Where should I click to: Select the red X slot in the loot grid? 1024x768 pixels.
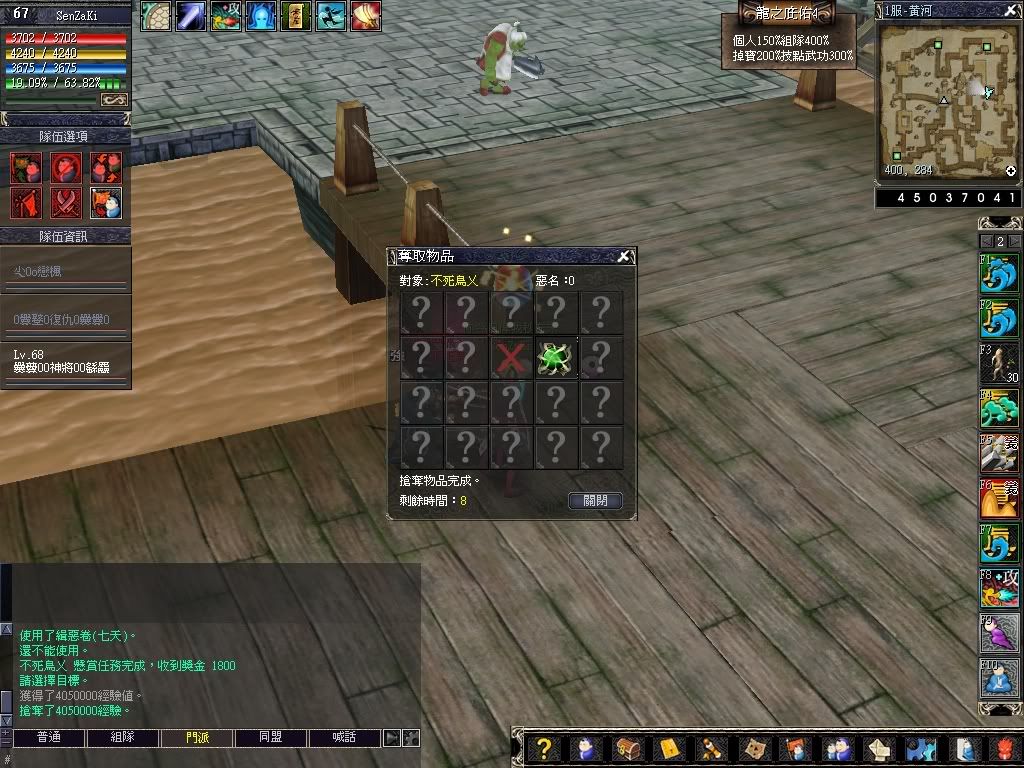pyautogui.click(x=511, y=358)
